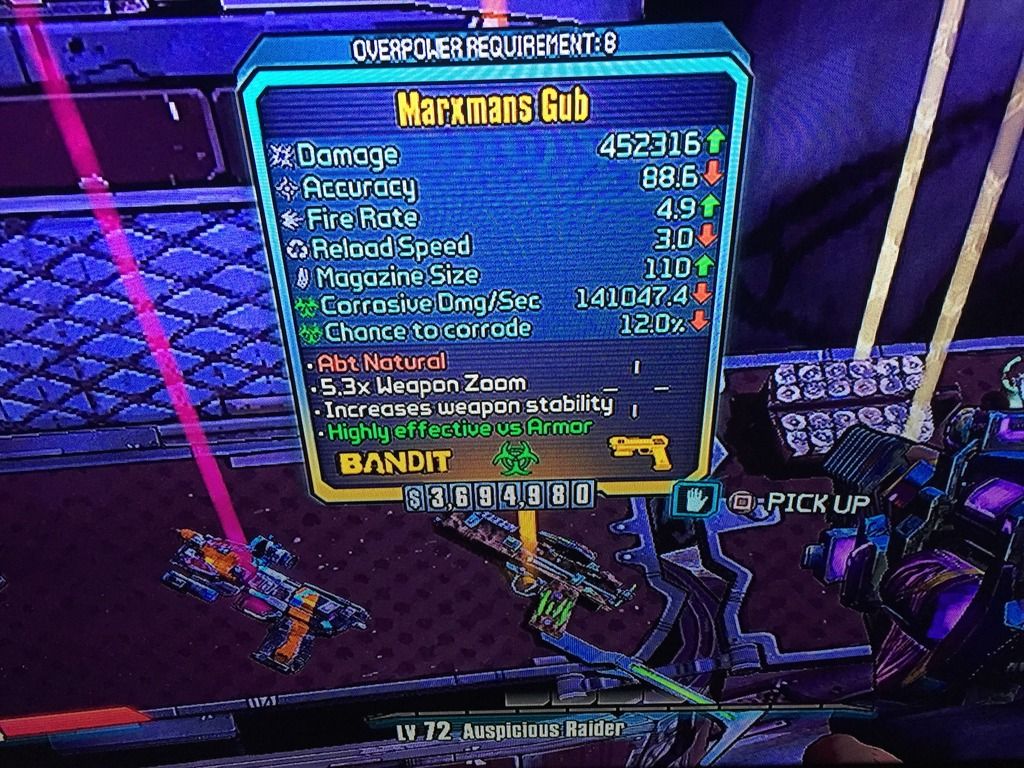Click the green corrosive biohazard icon
This screenshot has height=768, width=1024.
pos(510,459)
